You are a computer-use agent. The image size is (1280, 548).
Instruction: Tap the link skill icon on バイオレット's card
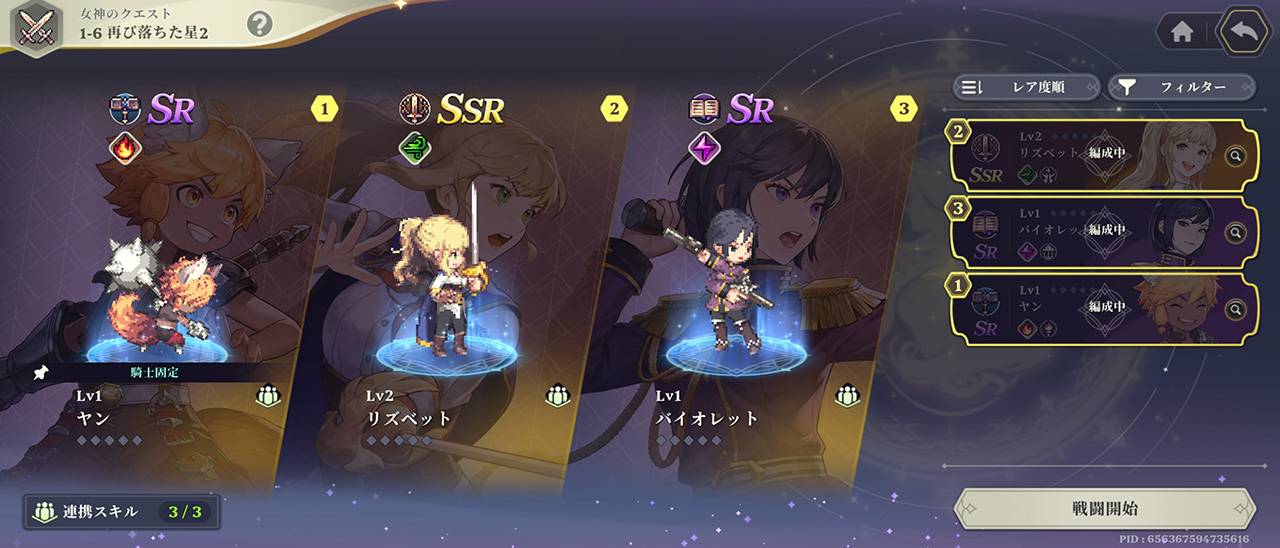[847, 396]
